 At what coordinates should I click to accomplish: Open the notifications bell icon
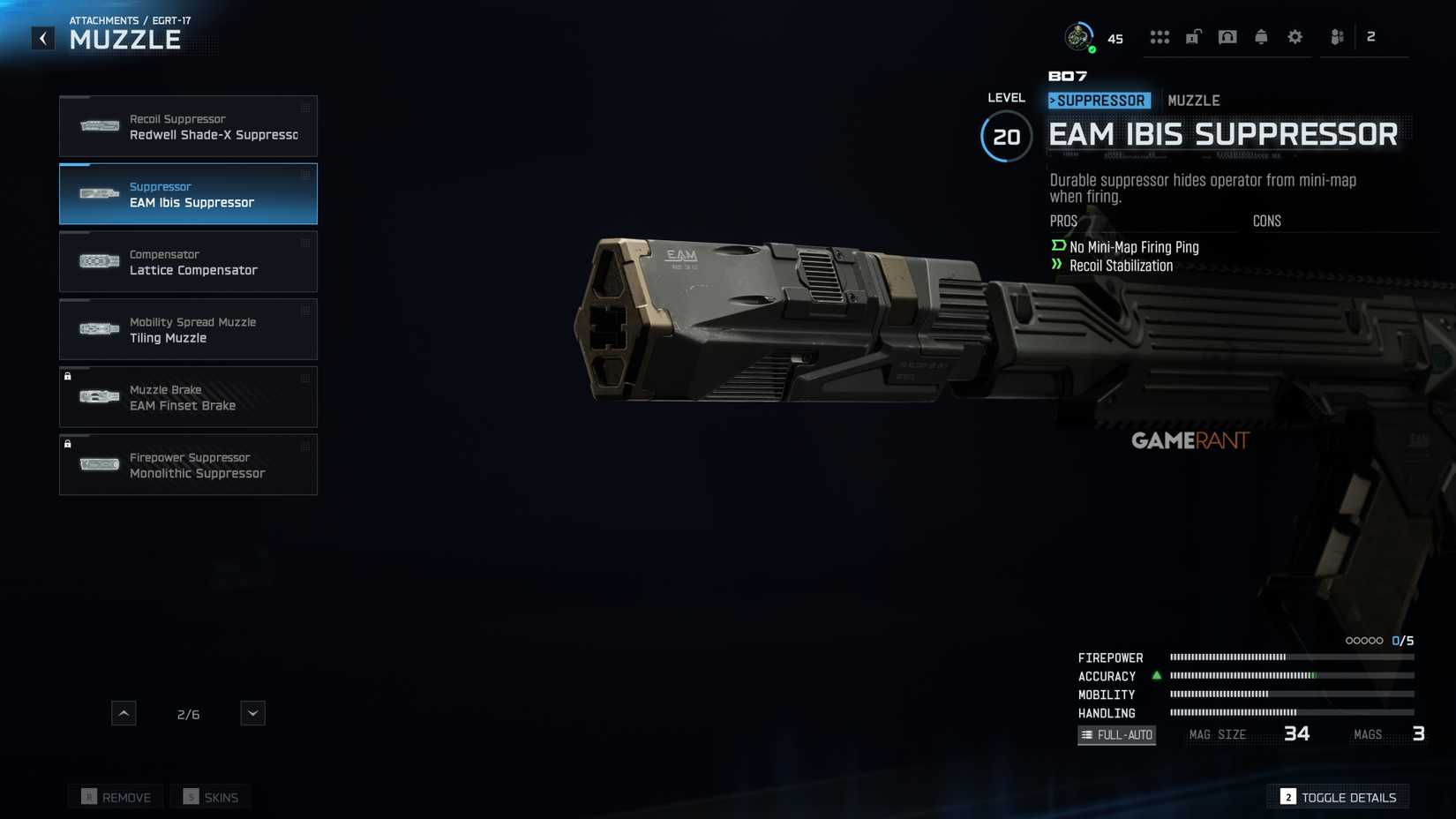pyautogui.click(x=1261, y=36)
